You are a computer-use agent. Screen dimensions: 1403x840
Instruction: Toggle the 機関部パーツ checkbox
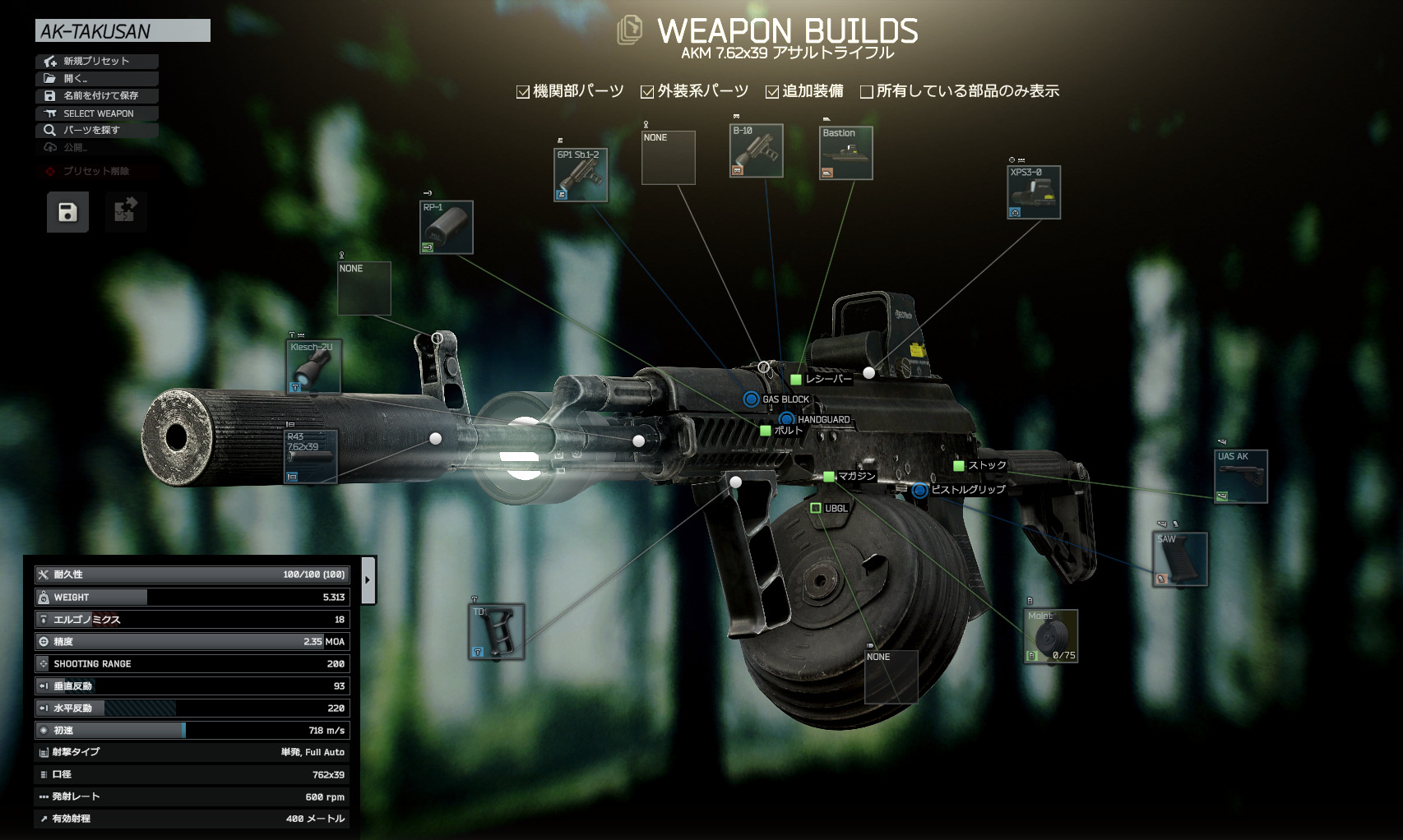[x=523, y=92]
